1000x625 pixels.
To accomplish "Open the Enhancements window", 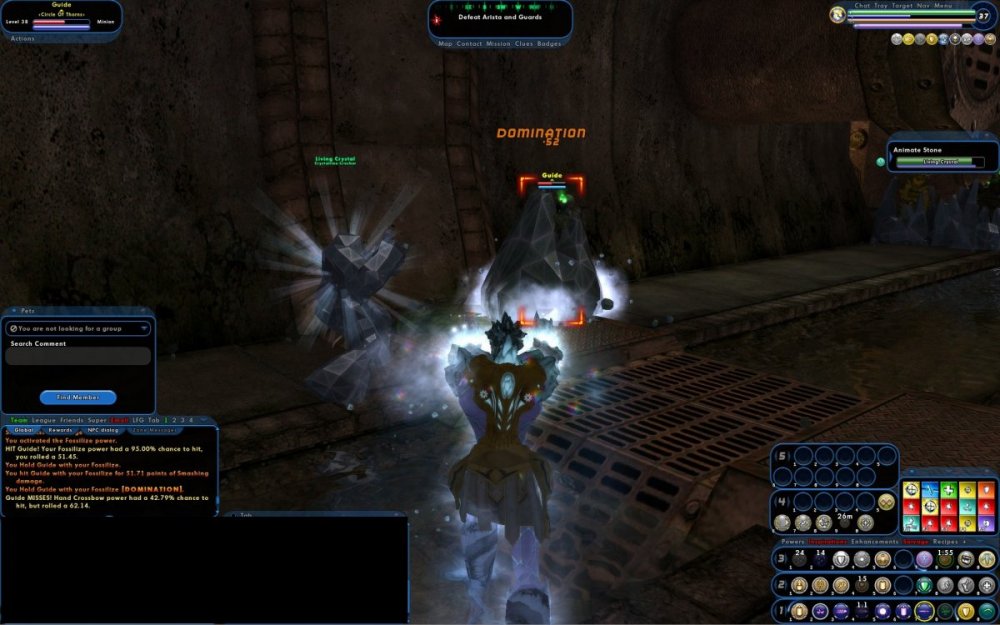I will tap(875, 541).
